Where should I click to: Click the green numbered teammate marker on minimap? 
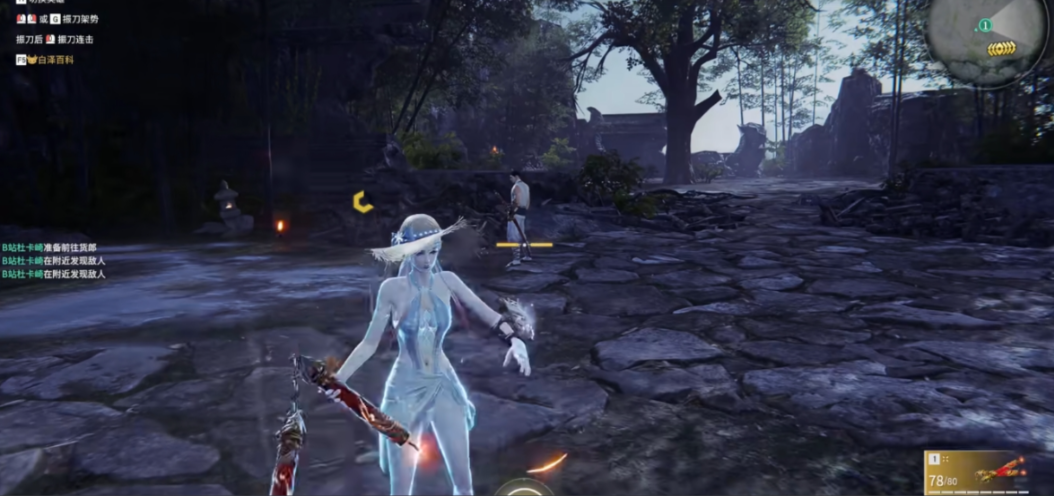pyautogui.click(x=985, y=25)
